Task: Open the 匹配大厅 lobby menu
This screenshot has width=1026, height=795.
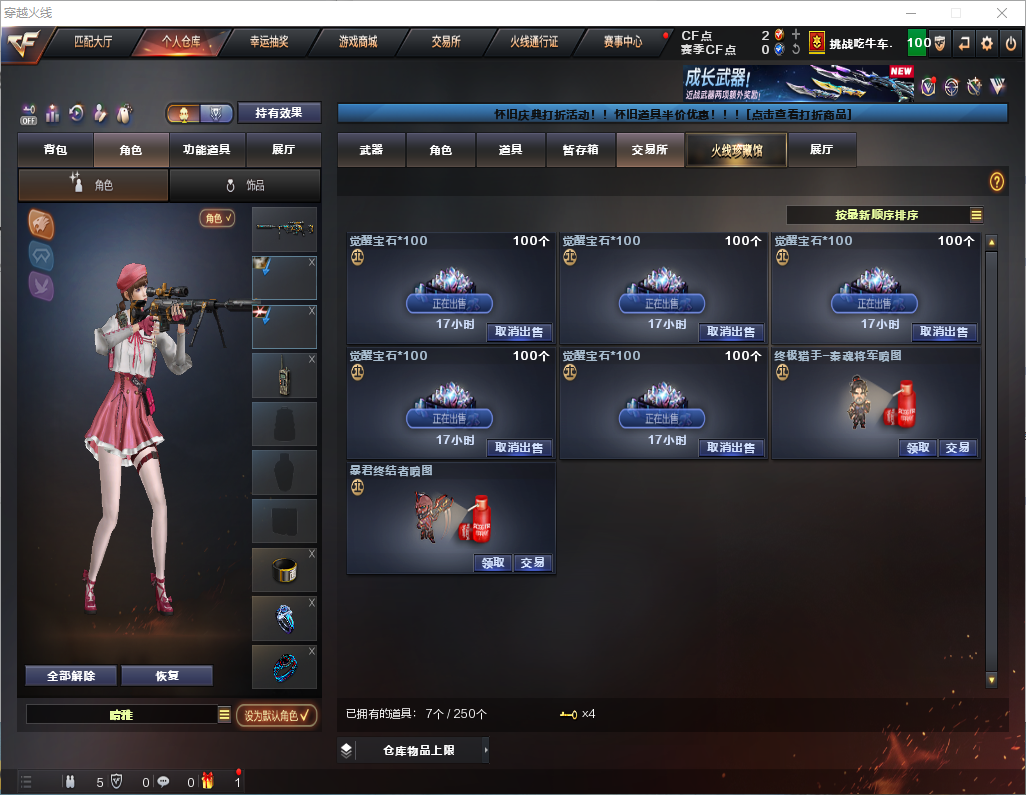Action: (94, 43)
